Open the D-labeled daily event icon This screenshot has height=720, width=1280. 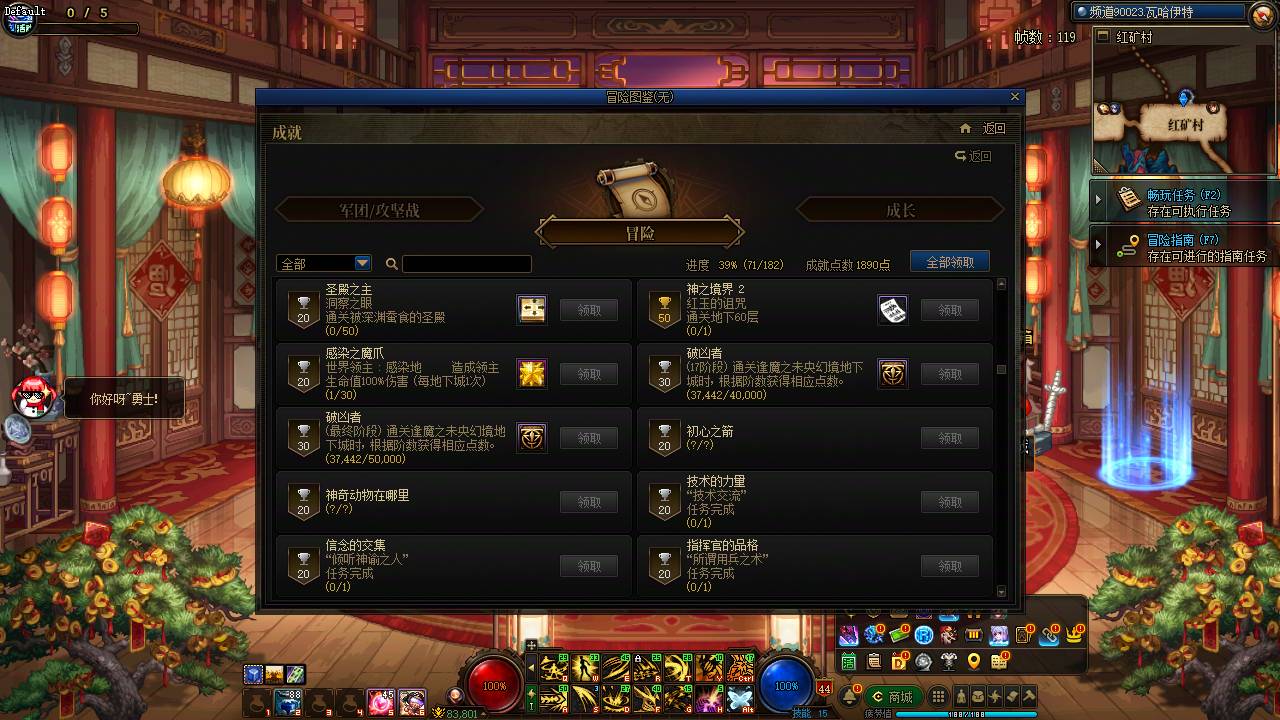(x=897, y=662)
